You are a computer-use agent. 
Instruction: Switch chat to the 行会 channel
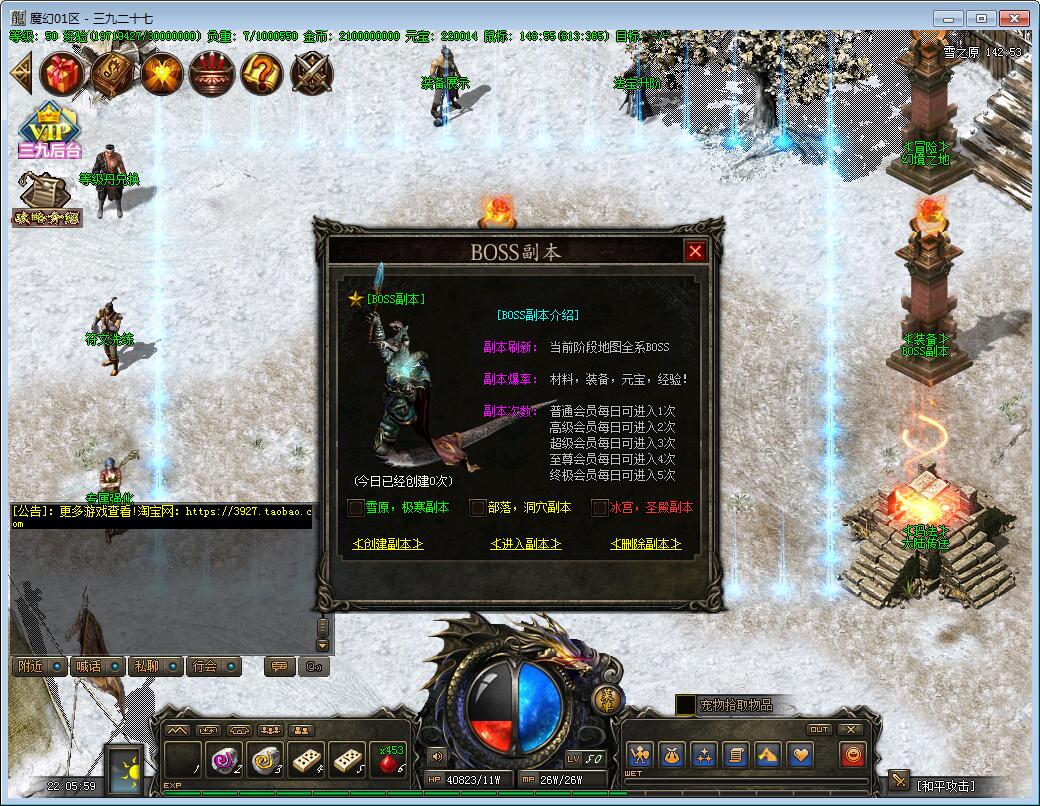tap(214, 666)
